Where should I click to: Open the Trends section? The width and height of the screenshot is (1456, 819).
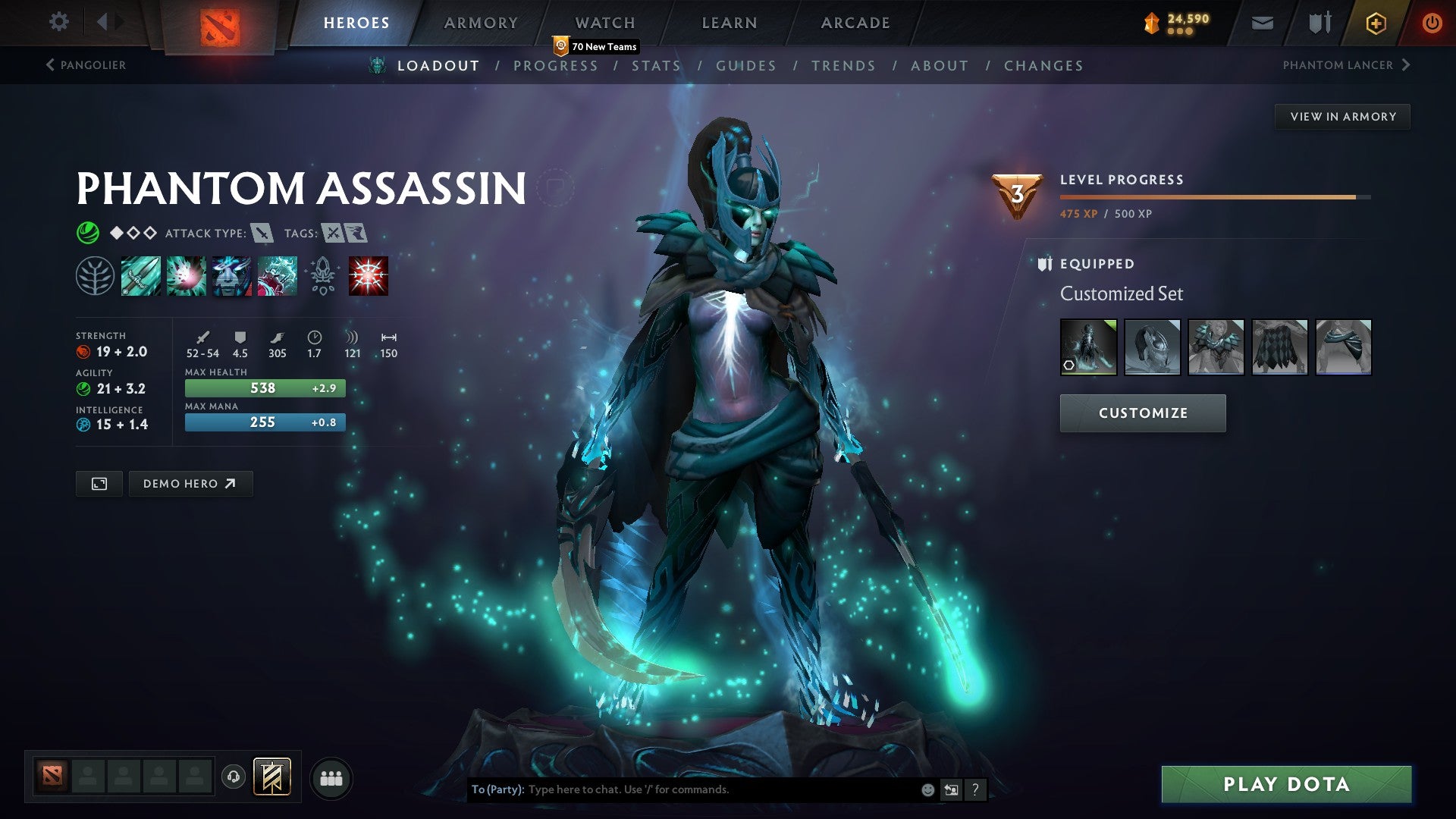(x=843, y=66)
